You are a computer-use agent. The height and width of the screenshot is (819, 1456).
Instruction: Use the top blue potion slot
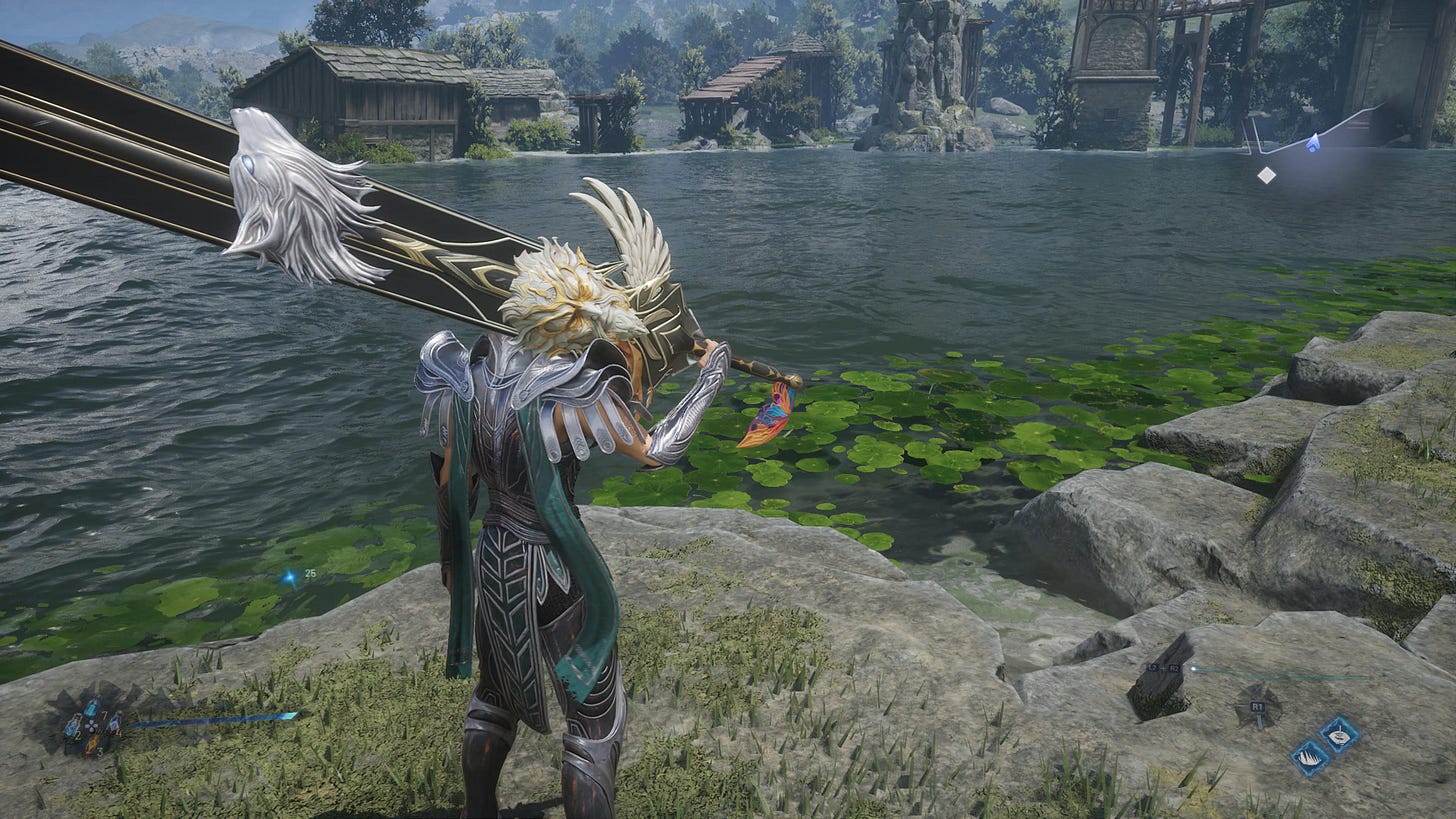92,708
